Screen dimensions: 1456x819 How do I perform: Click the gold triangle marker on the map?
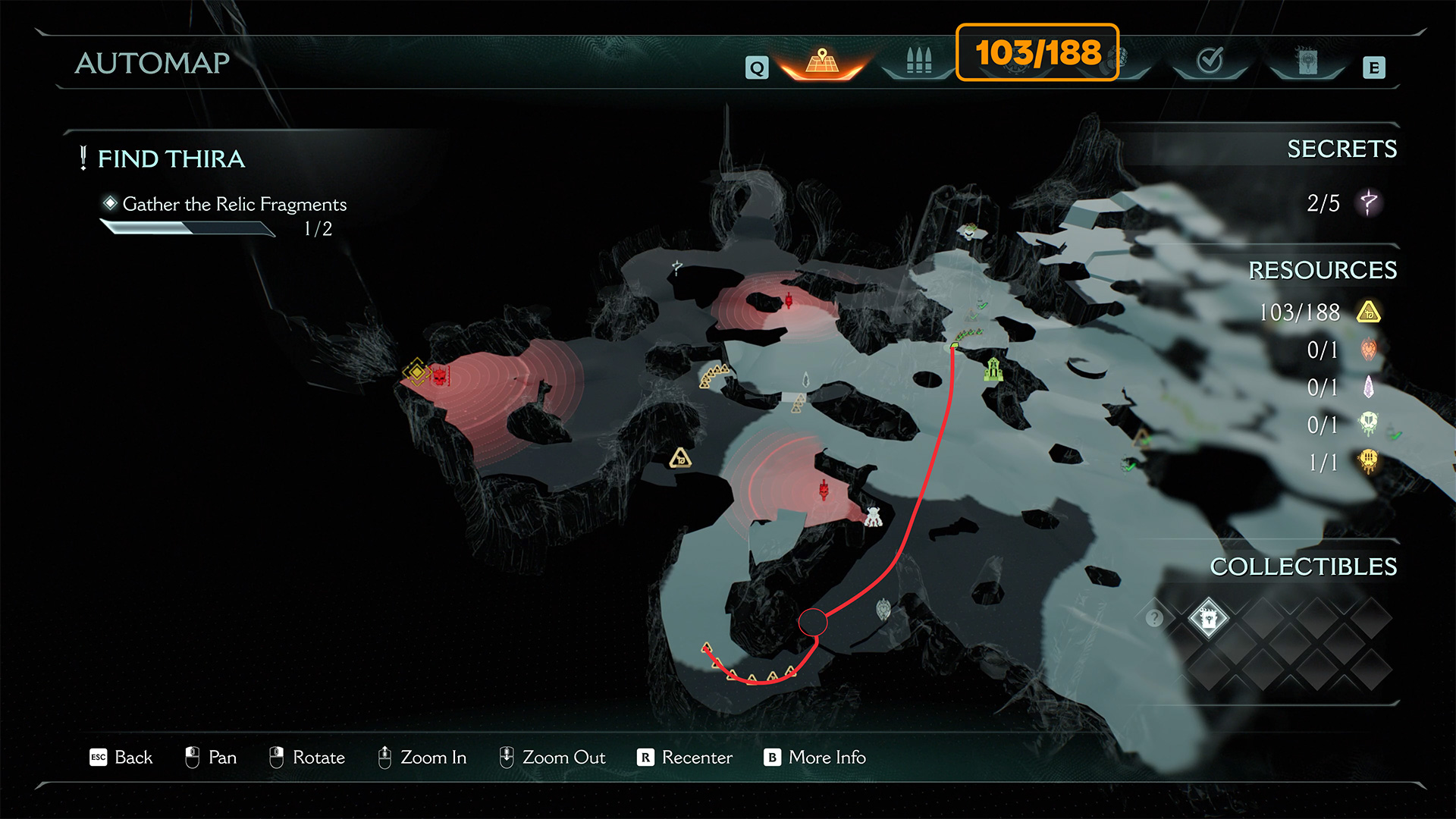tap(680, 458)
